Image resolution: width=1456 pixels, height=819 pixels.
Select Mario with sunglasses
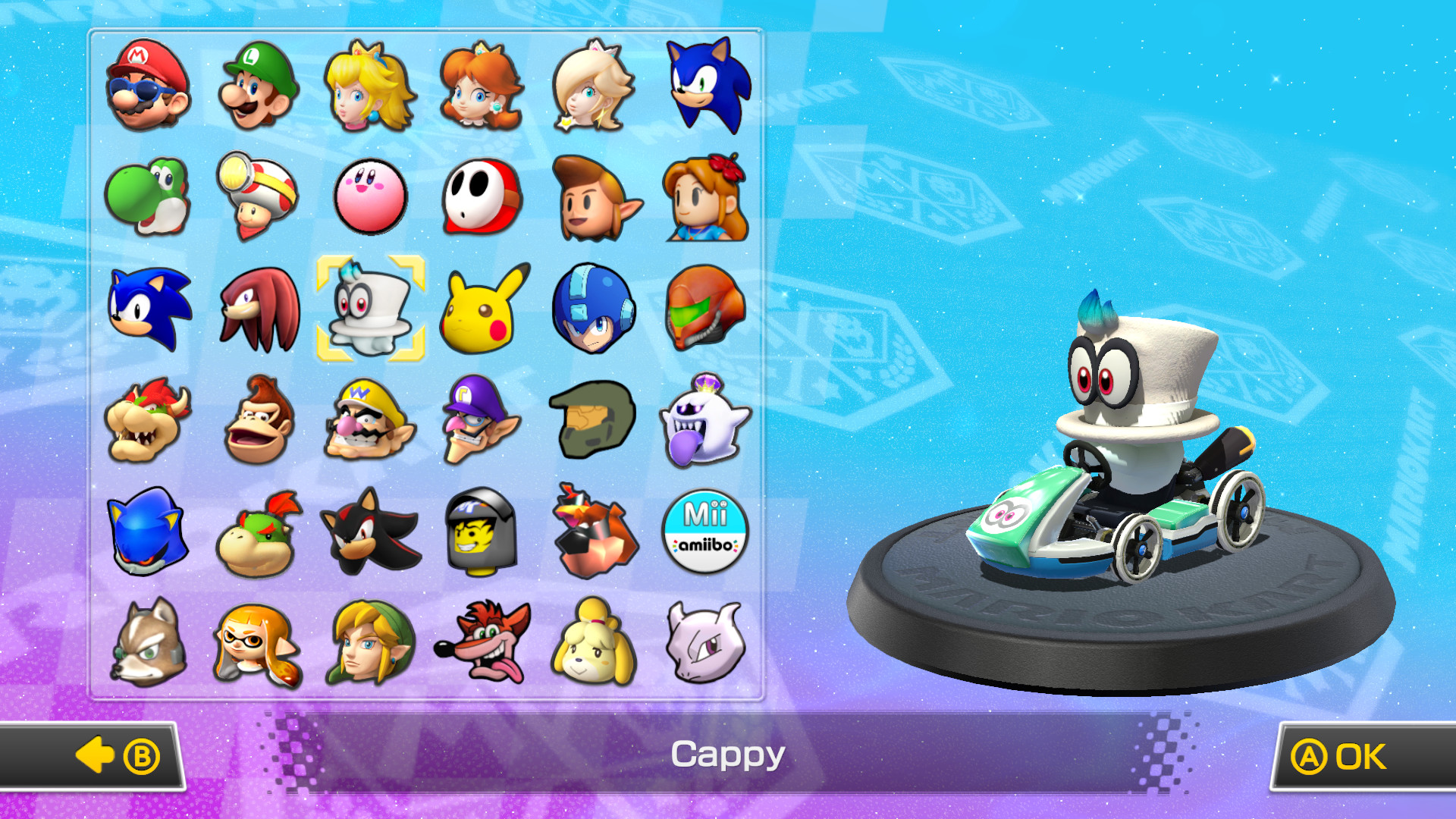coord(149,89)
